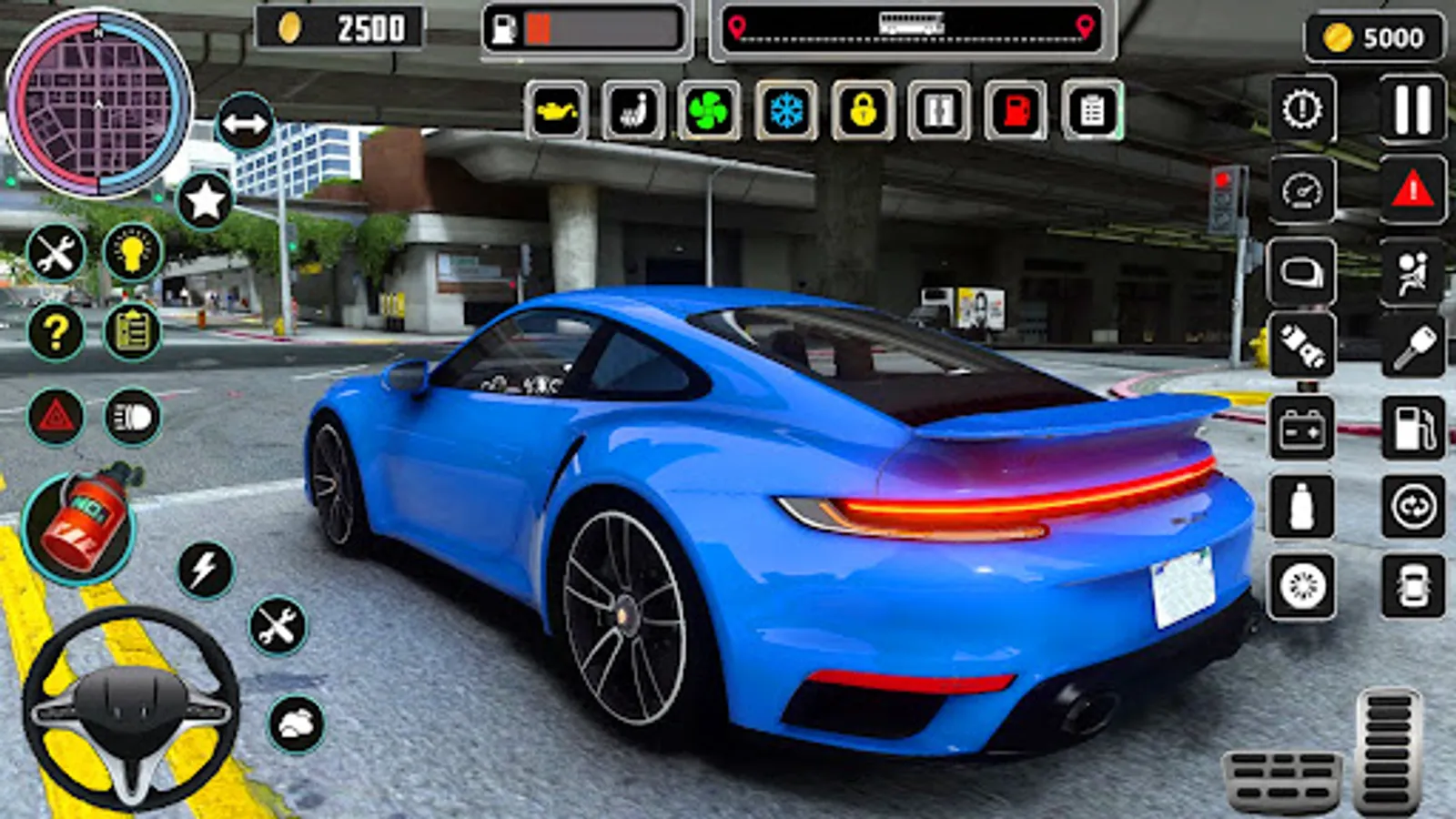Image resolution: width=1456 pixels, height=819 pixels.
Task: Select the yellow engine oil can icon
Action: [556, 111]
